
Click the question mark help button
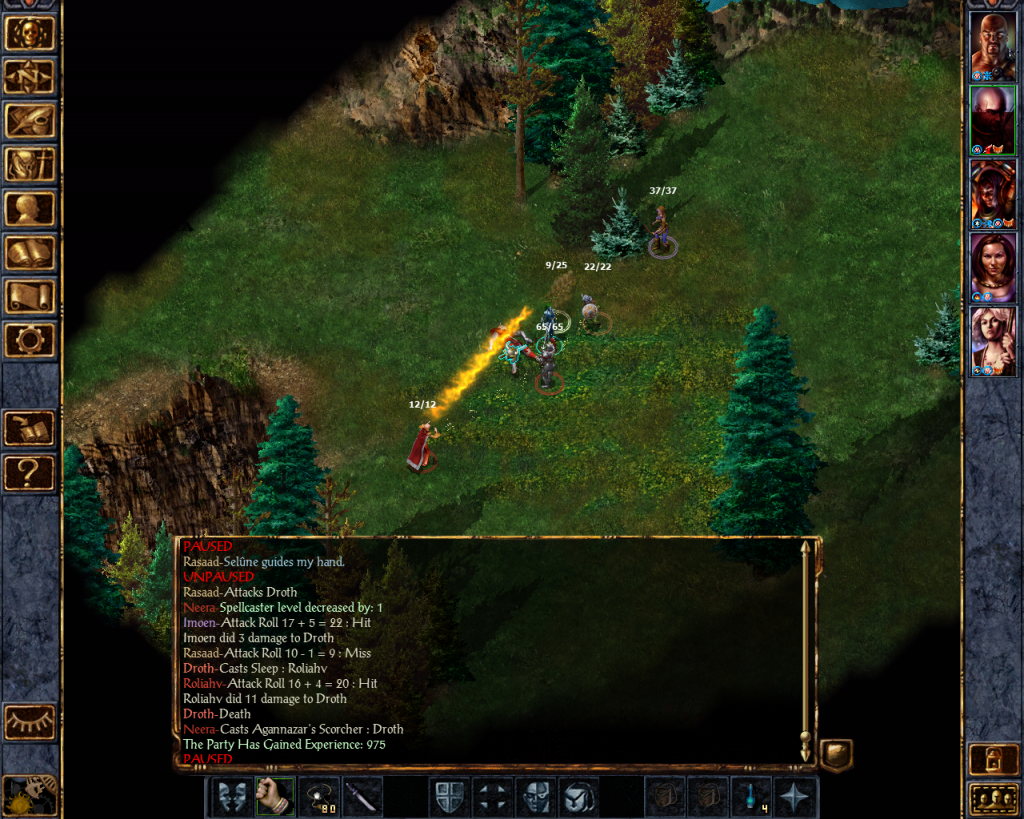click(30, 472)
